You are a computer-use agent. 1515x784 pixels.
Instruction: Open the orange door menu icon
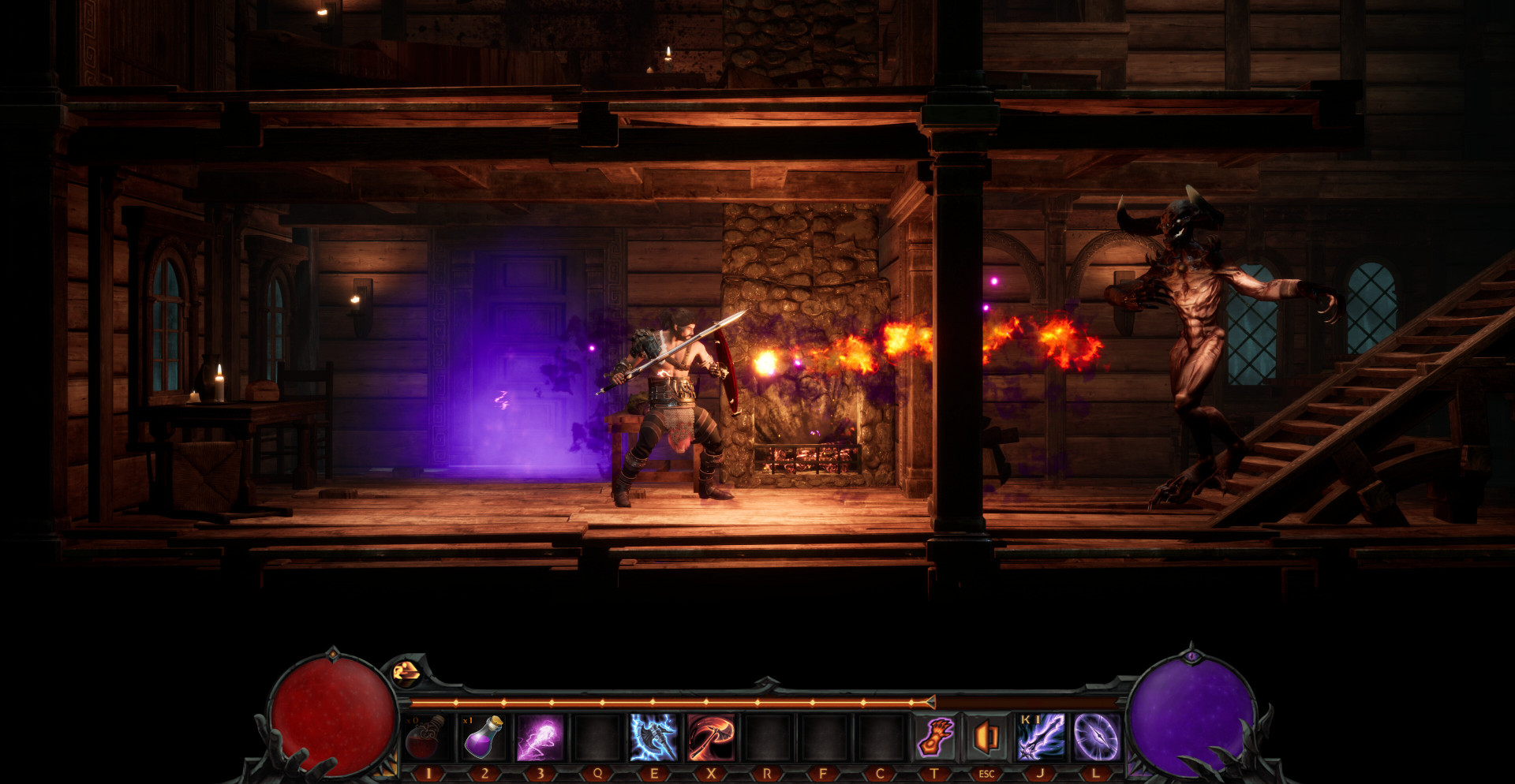click(986, 737)
